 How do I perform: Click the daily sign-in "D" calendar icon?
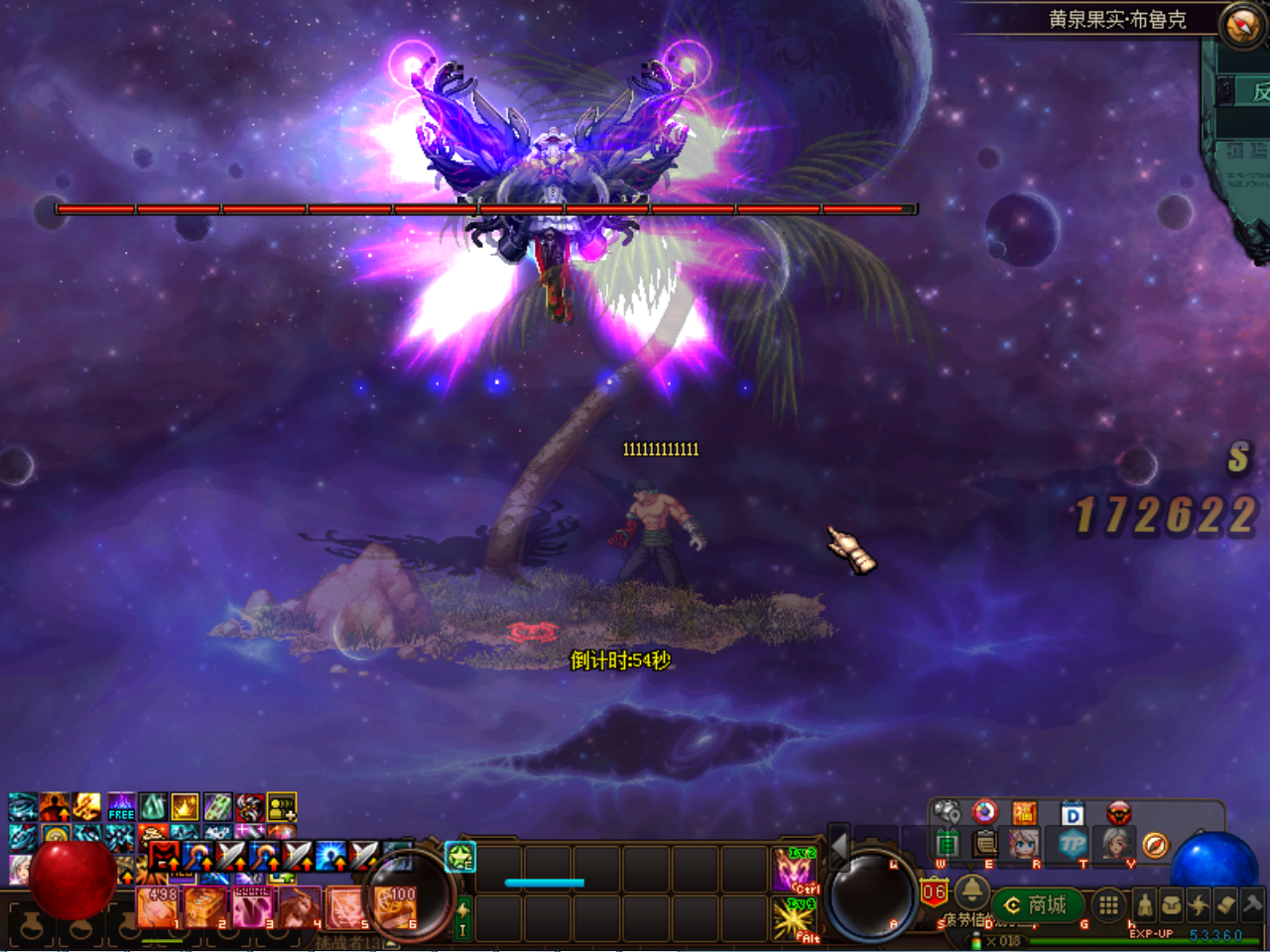point(1072,814)
